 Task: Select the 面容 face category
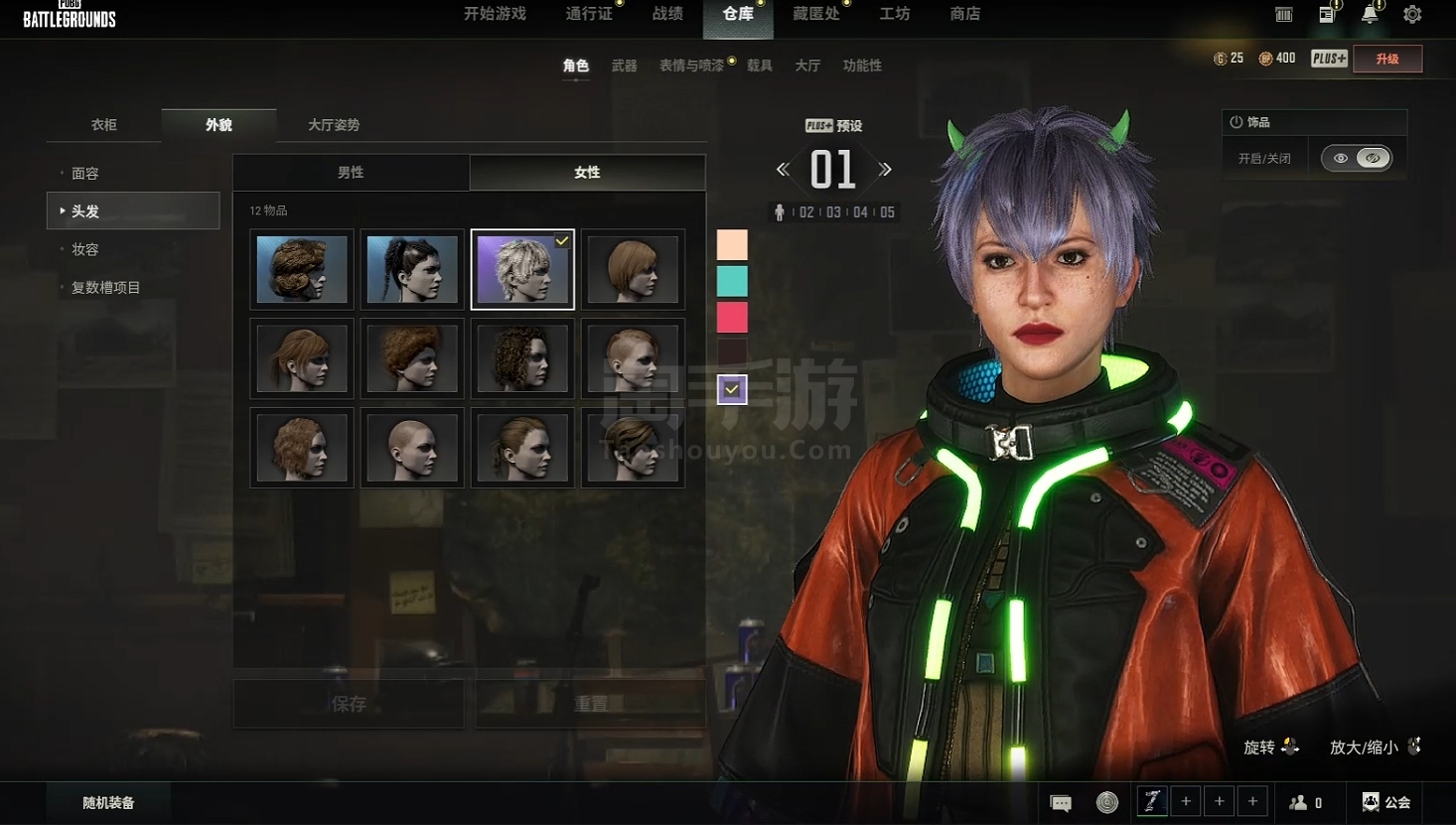[x=85, y=174]
